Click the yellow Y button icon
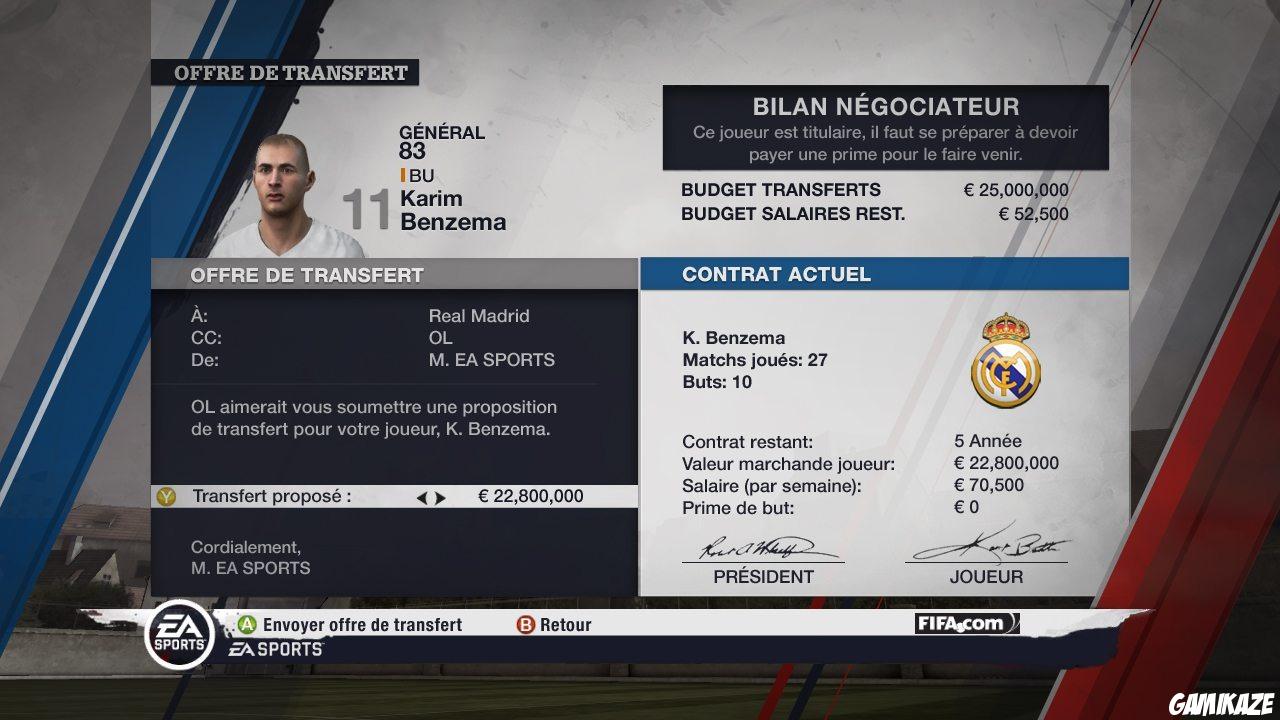 tap(167, 496)
